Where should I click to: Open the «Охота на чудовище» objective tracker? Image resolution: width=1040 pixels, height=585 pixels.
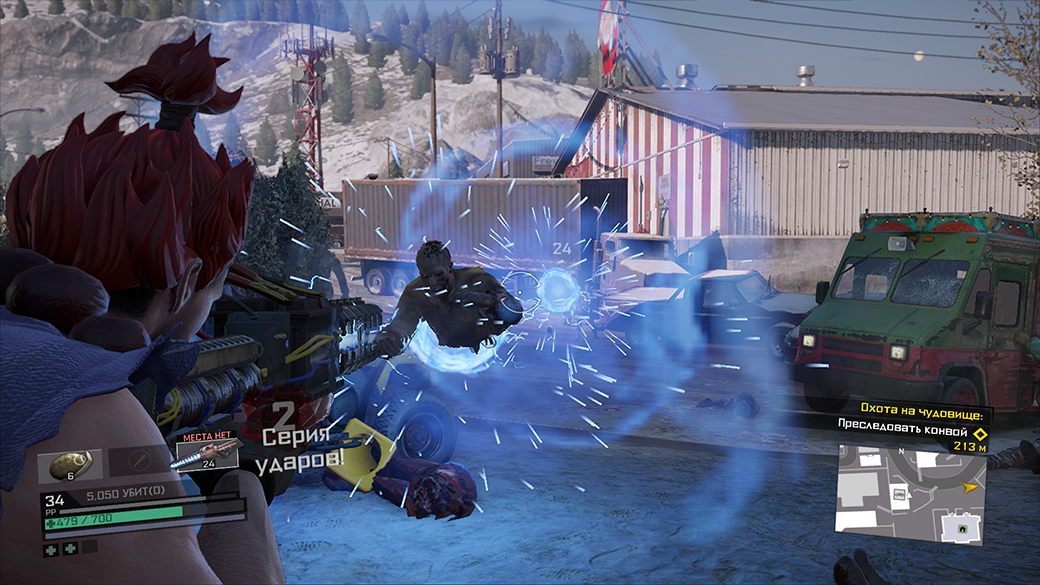pos(912,412)
